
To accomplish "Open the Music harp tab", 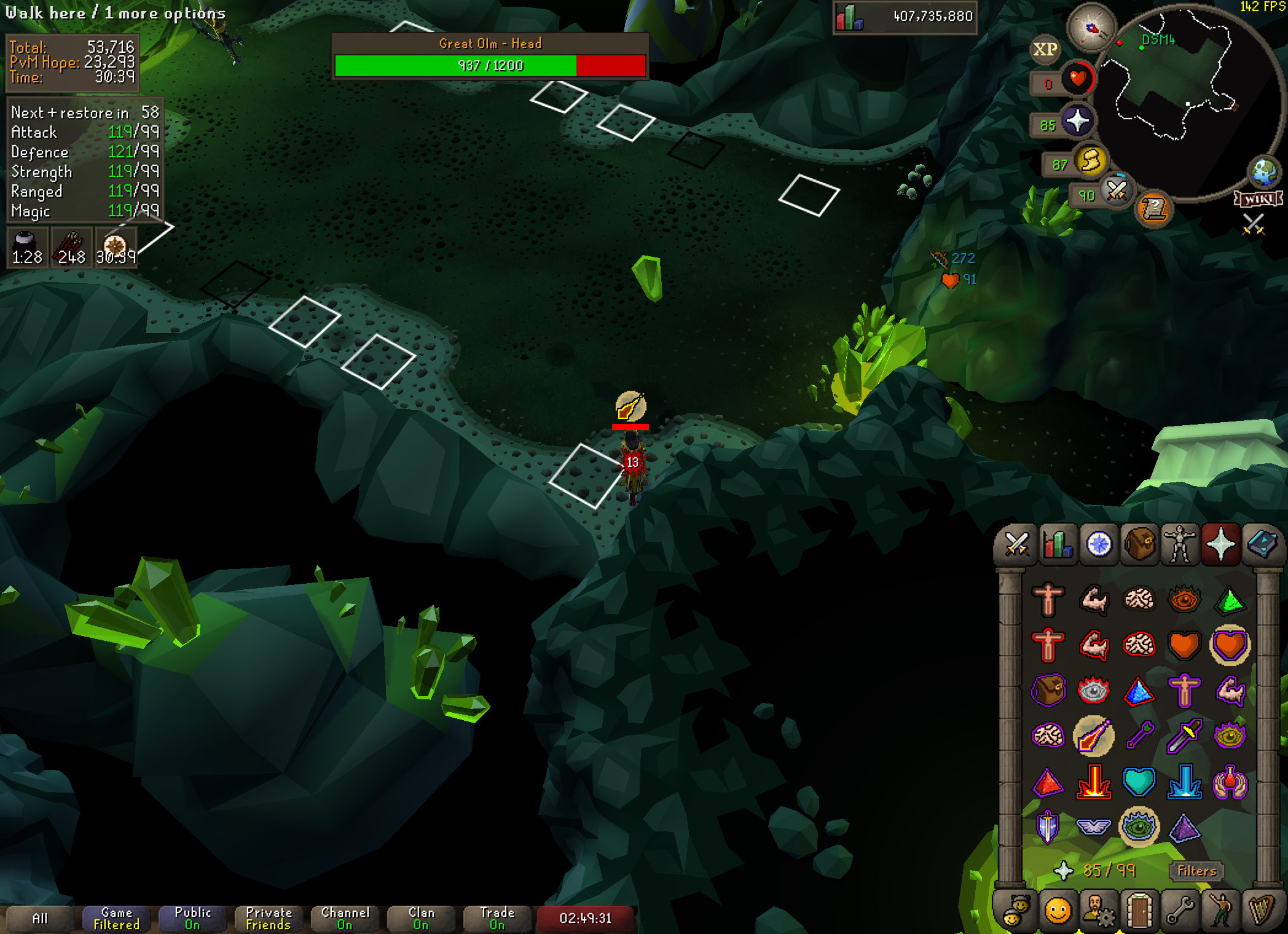I will pyautogui.click(x=1261, y=911).
